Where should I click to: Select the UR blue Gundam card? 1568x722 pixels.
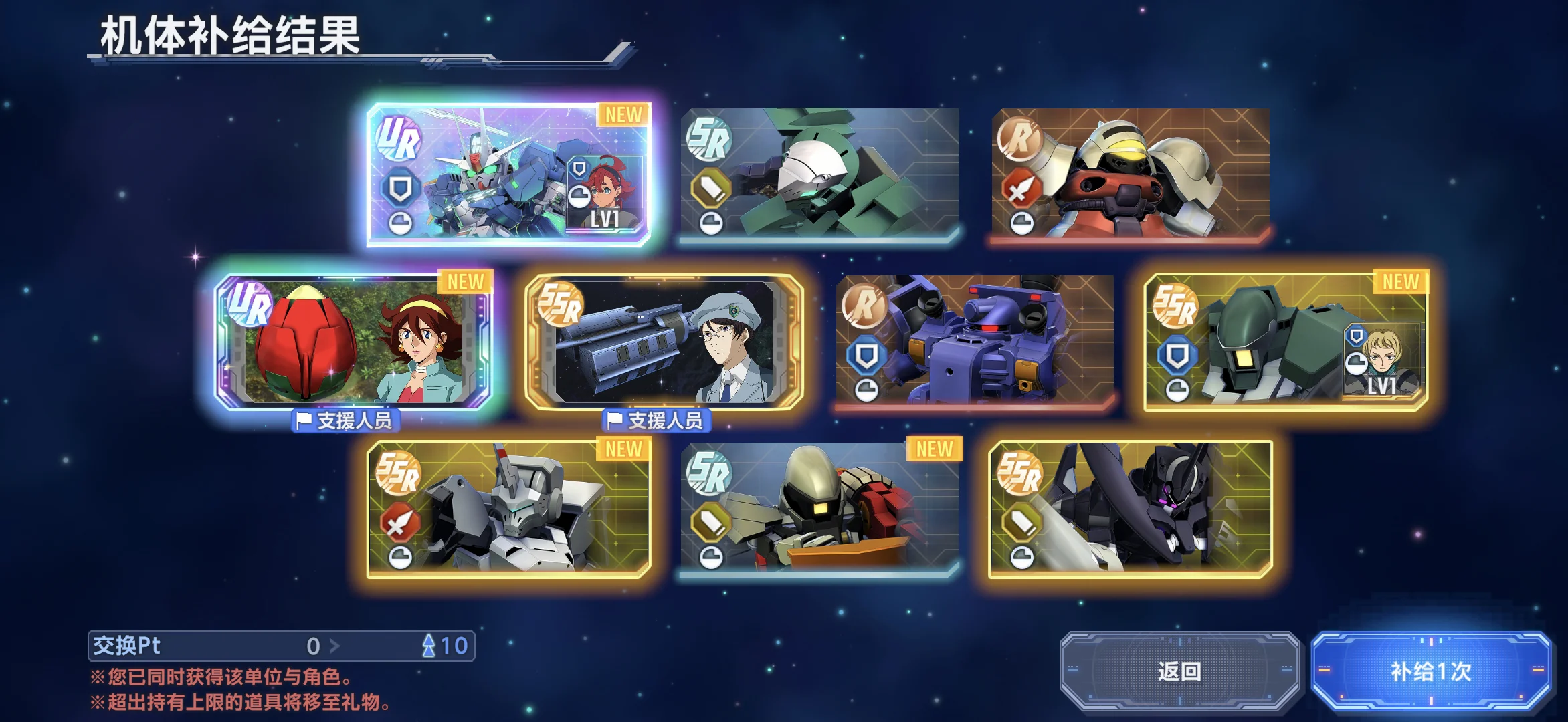pos(508,174)
